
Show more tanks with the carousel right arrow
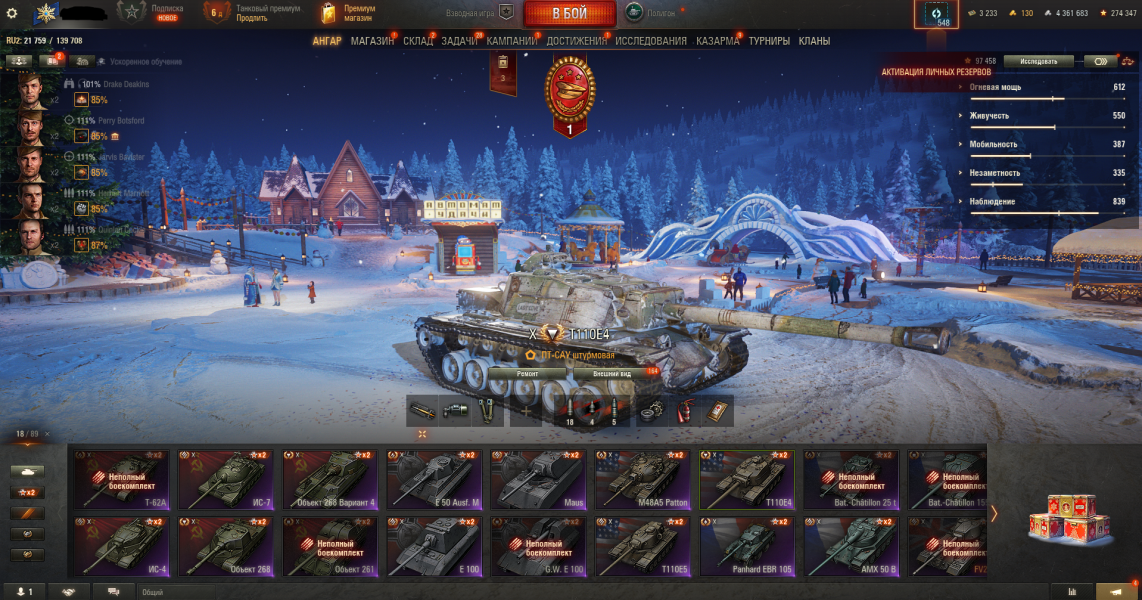994,513
